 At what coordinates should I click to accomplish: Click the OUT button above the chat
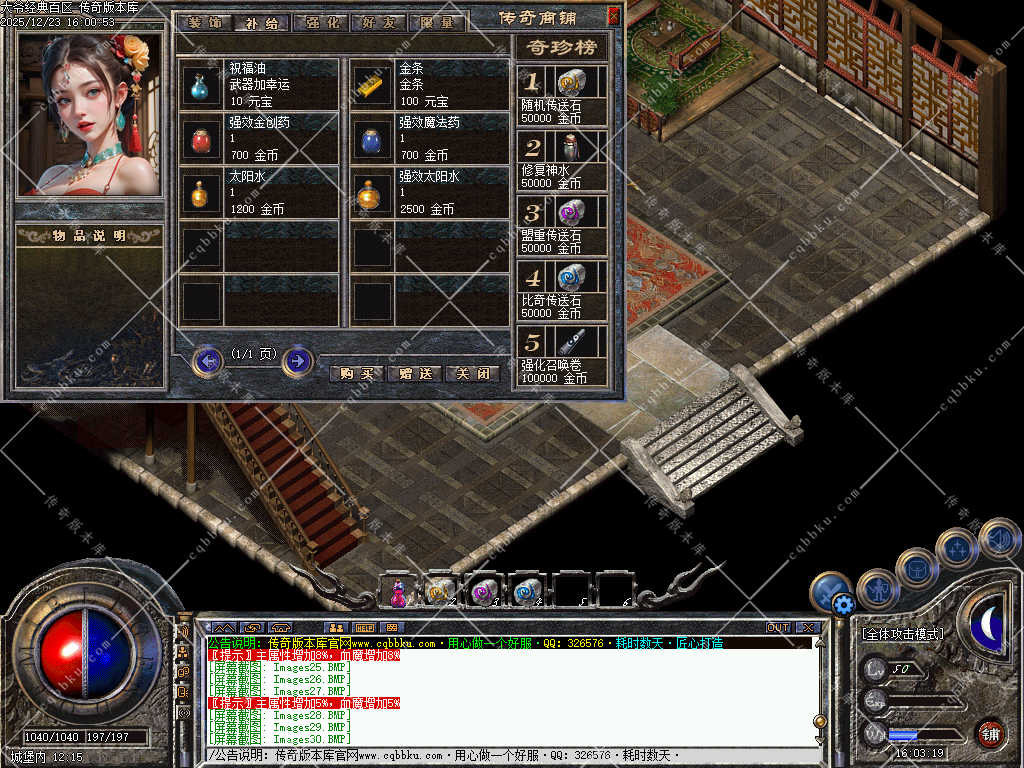[778, 628]
